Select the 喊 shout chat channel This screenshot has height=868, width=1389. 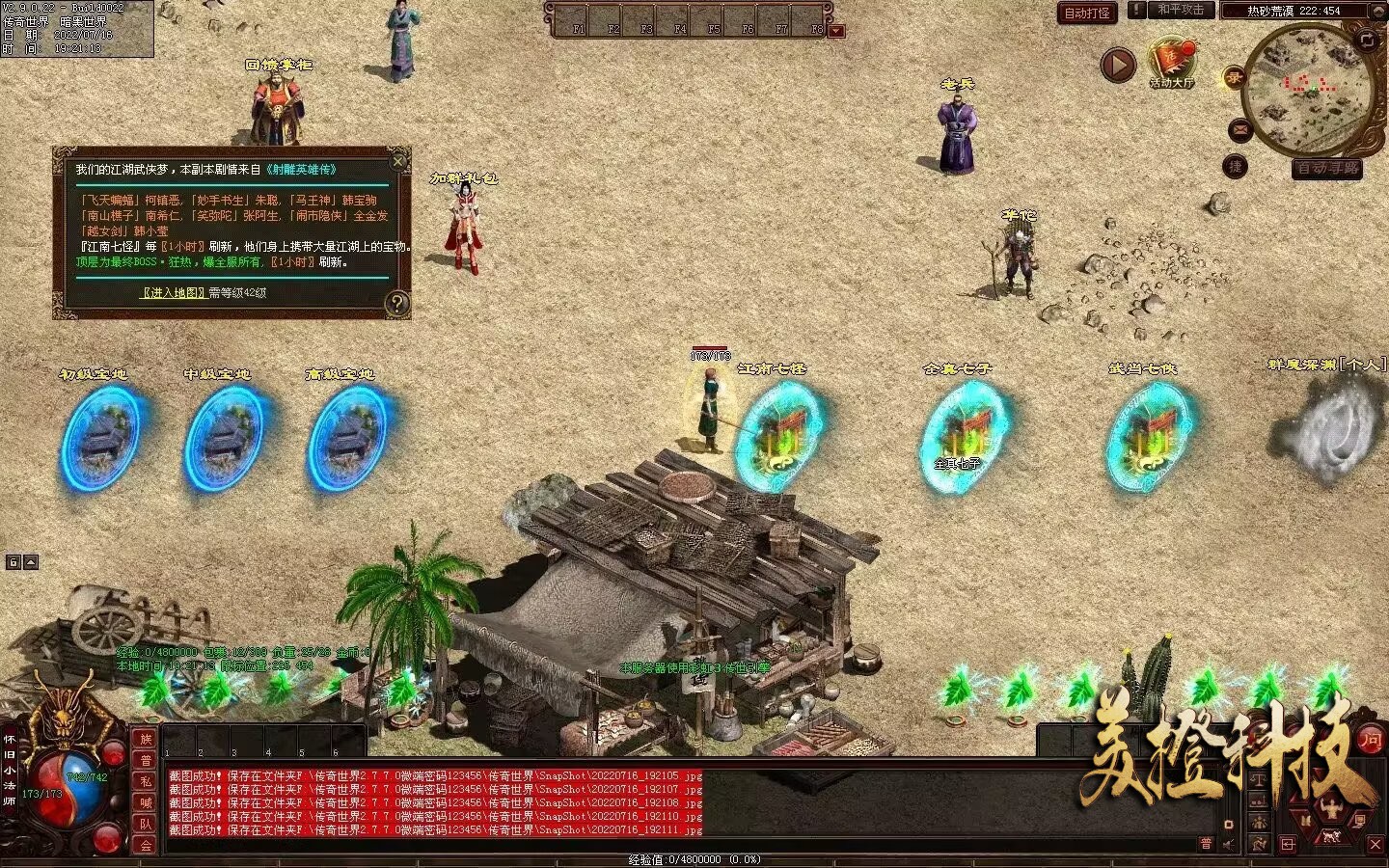146,802
